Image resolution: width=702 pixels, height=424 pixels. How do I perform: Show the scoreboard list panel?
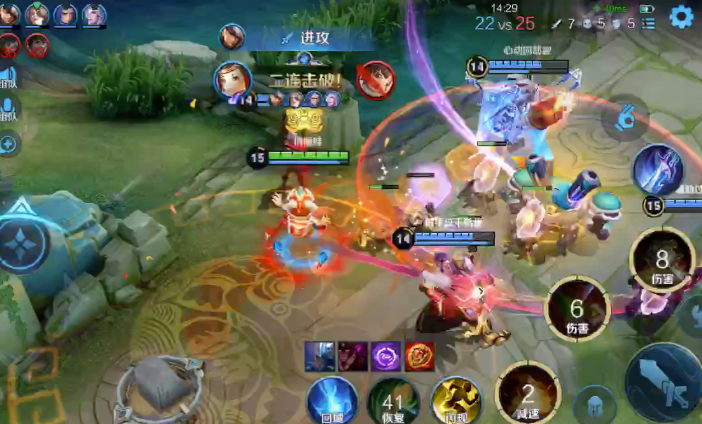coord(649,23)
